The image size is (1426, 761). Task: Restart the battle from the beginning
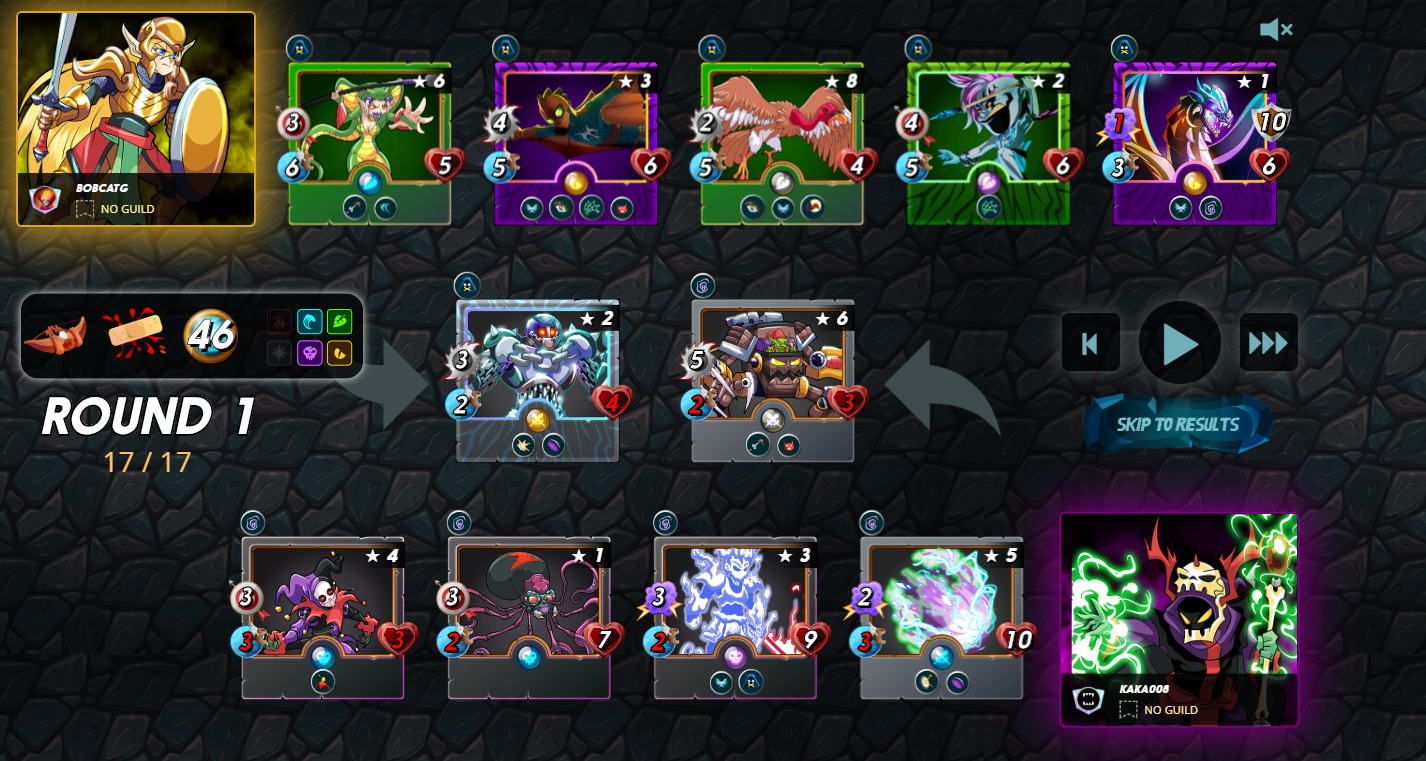pyautogui.click(x=1090, y=343)
